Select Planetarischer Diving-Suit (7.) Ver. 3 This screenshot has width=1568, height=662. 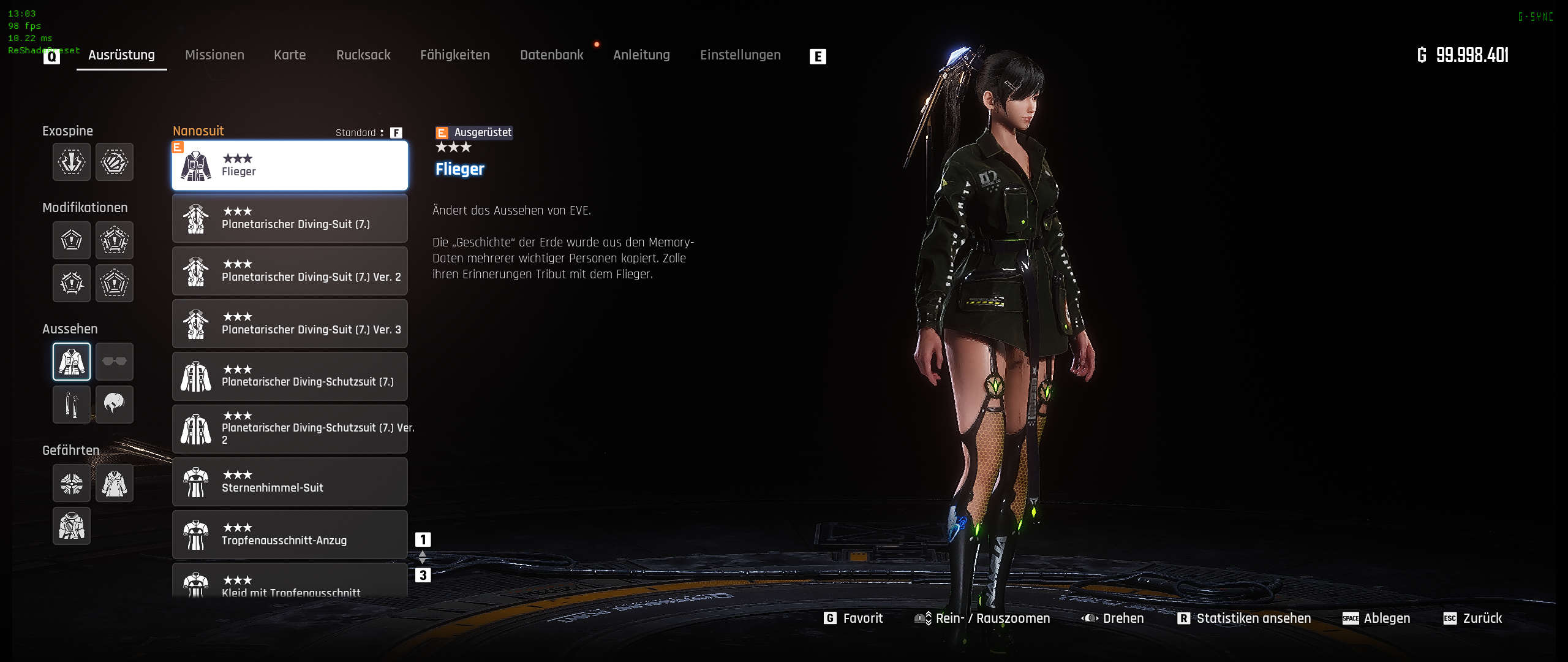click(290, 324)
